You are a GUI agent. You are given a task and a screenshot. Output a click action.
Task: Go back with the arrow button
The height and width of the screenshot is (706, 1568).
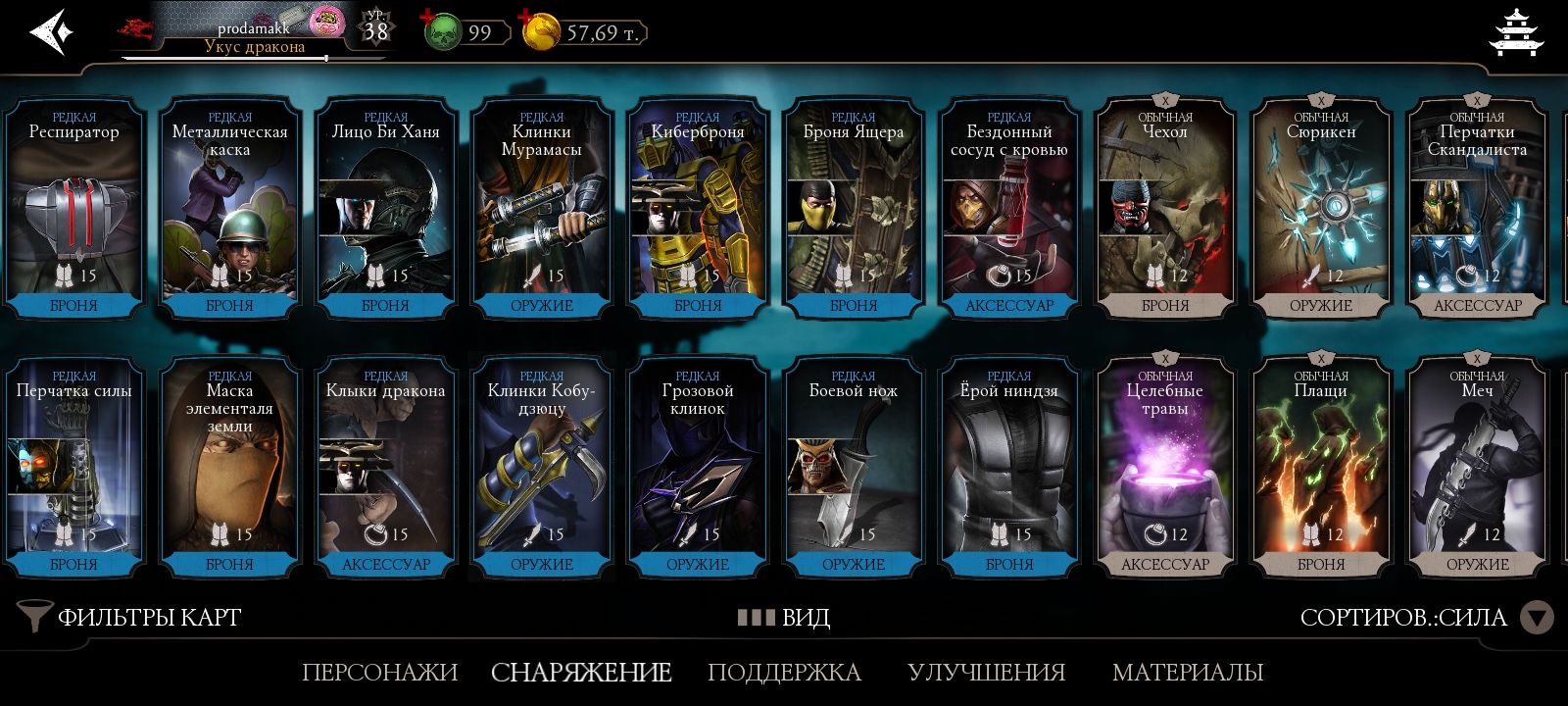[51, 32]
